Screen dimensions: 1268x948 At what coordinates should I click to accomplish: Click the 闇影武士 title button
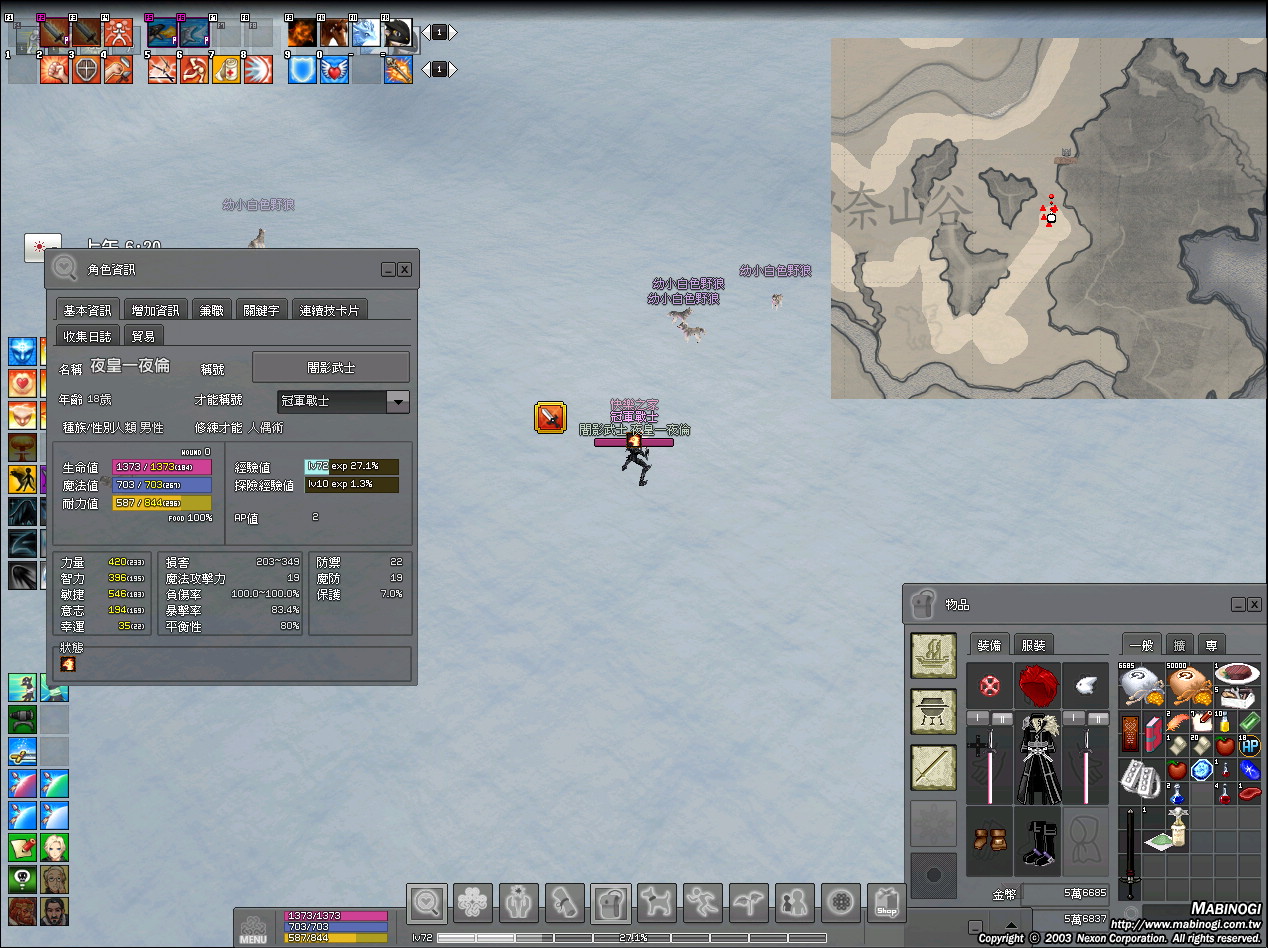pos(330,367)
